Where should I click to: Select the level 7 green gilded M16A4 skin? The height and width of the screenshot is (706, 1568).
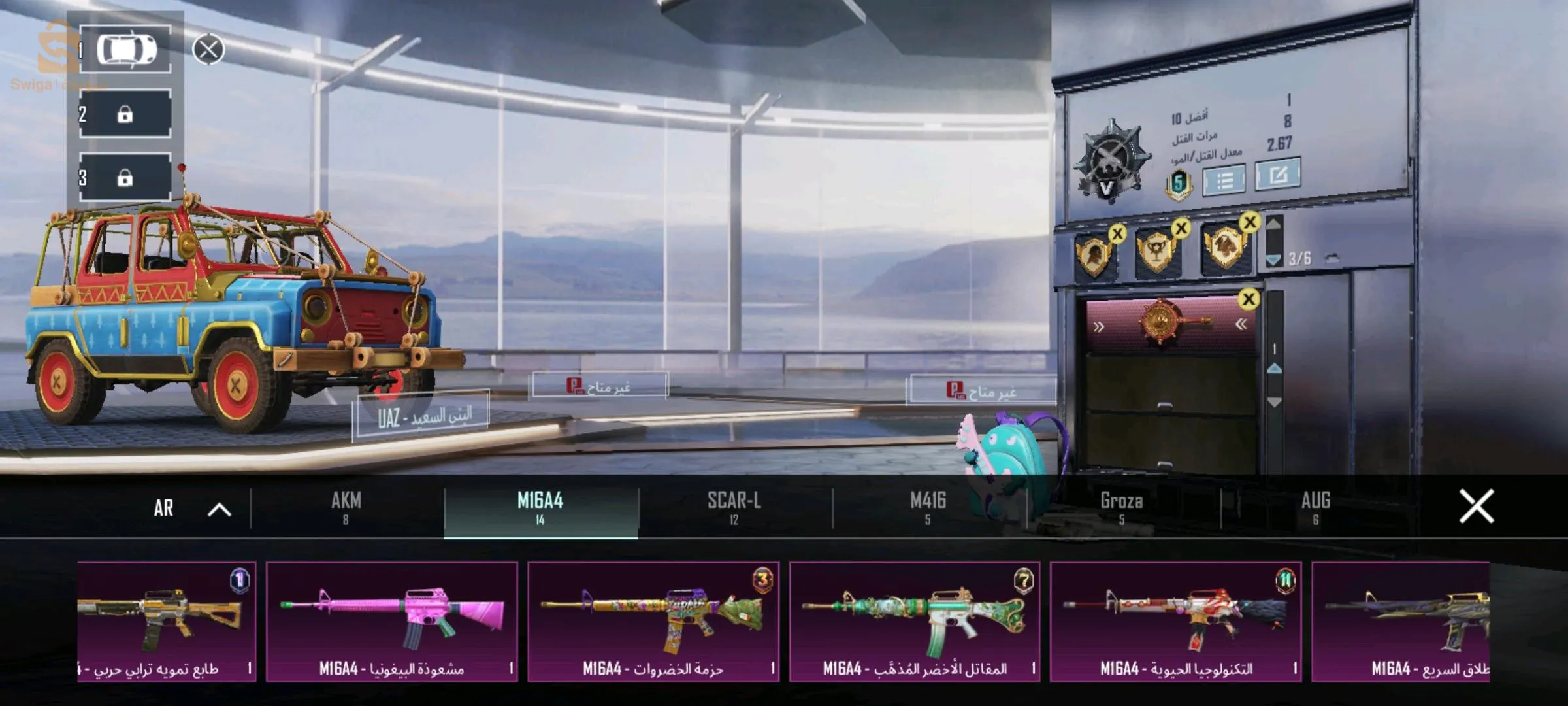click(x=915, y=621)
